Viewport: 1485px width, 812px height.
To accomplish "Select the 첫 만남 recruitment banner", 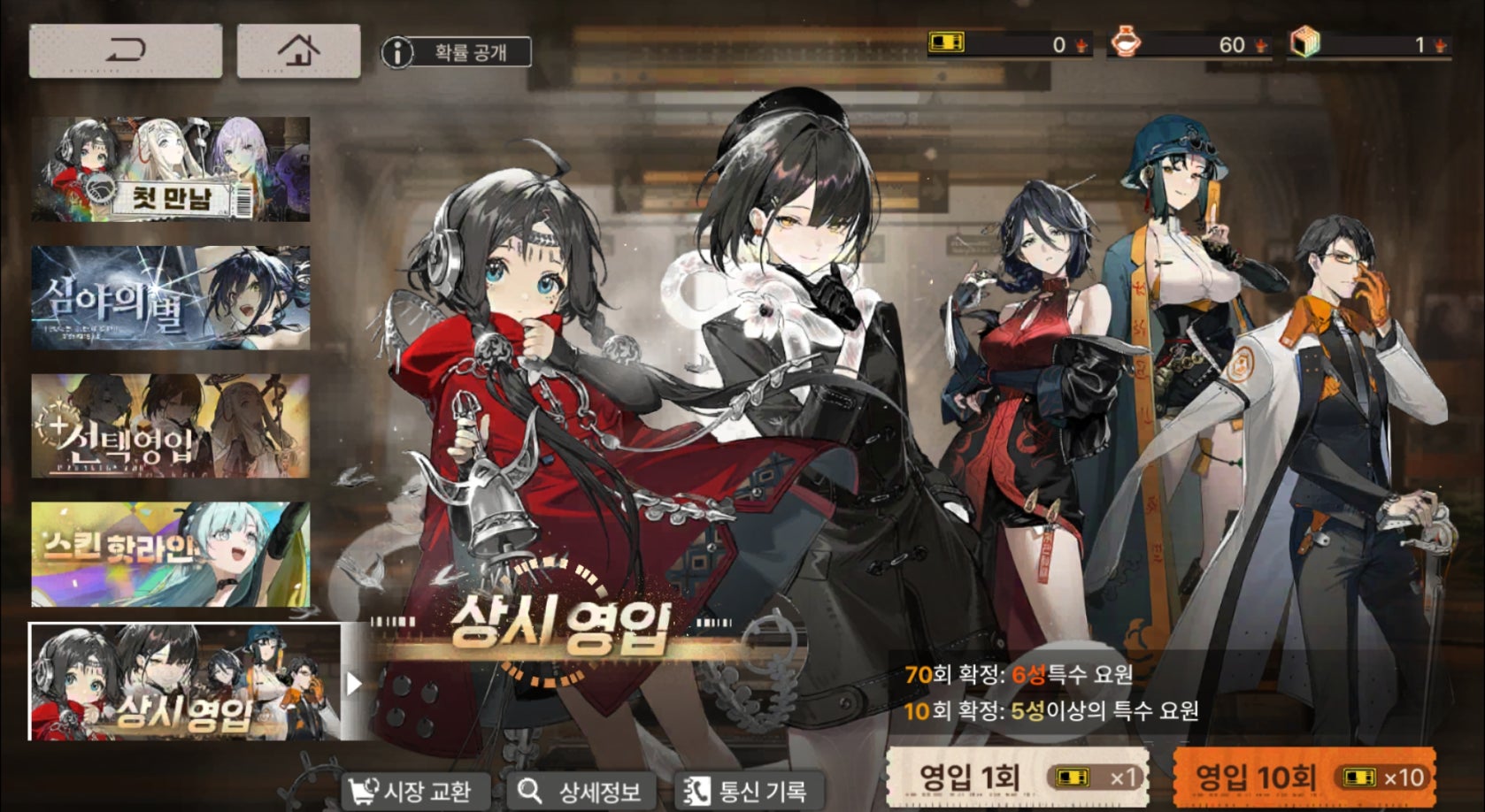I will (171, 169).
